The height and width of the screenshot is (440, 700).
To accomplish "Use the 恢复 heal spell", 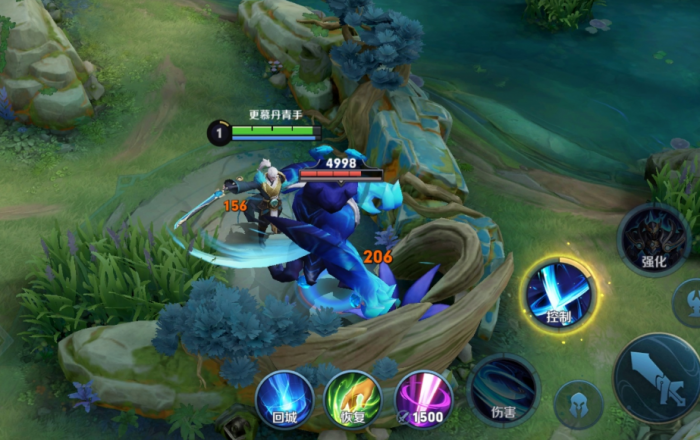I will [x=352, y=397].
